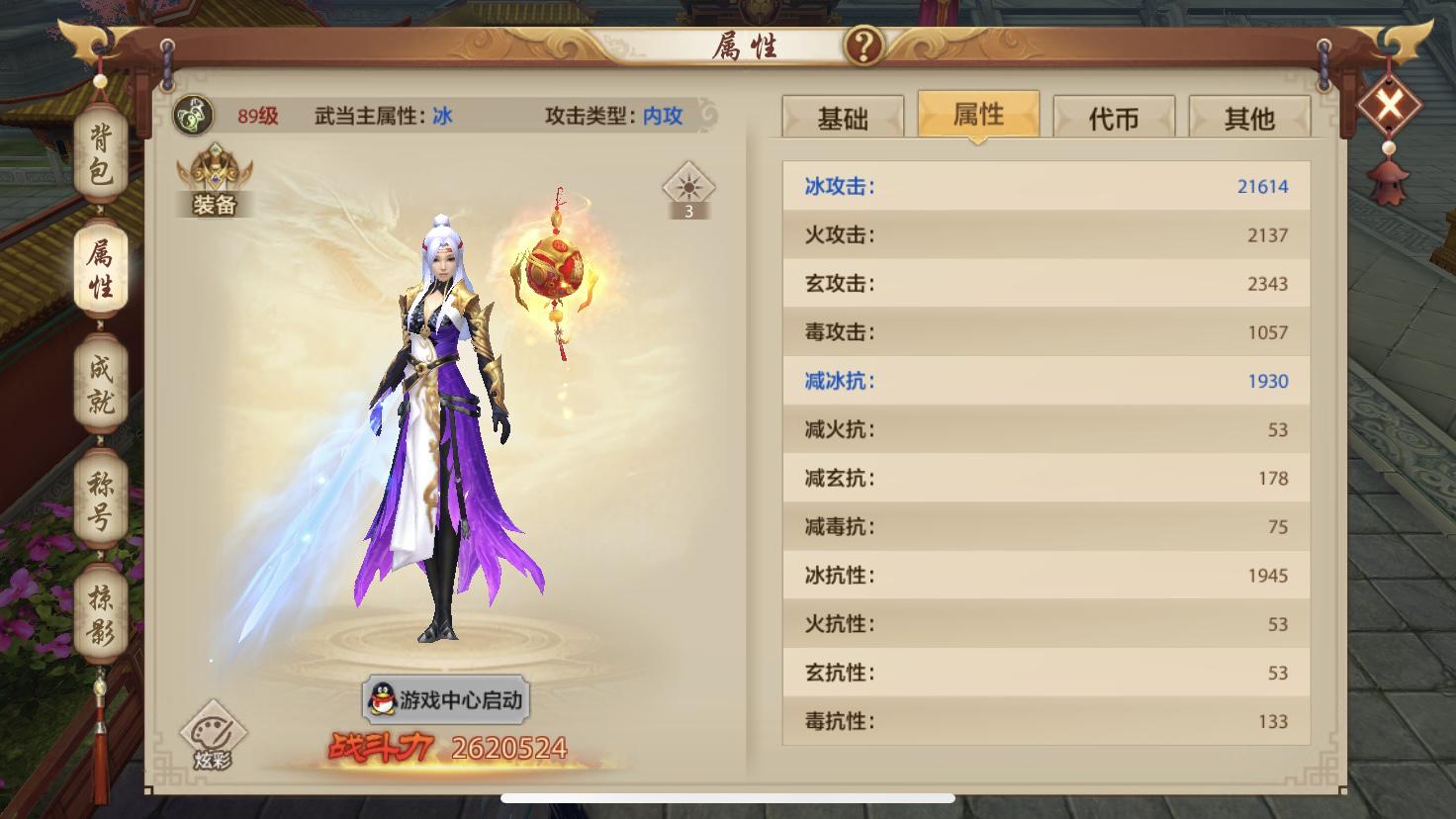The width and height of the screenshot is (1456, 819).
Task: Select 称号 in the left sidebar
Action: click(x=97, y=500)
